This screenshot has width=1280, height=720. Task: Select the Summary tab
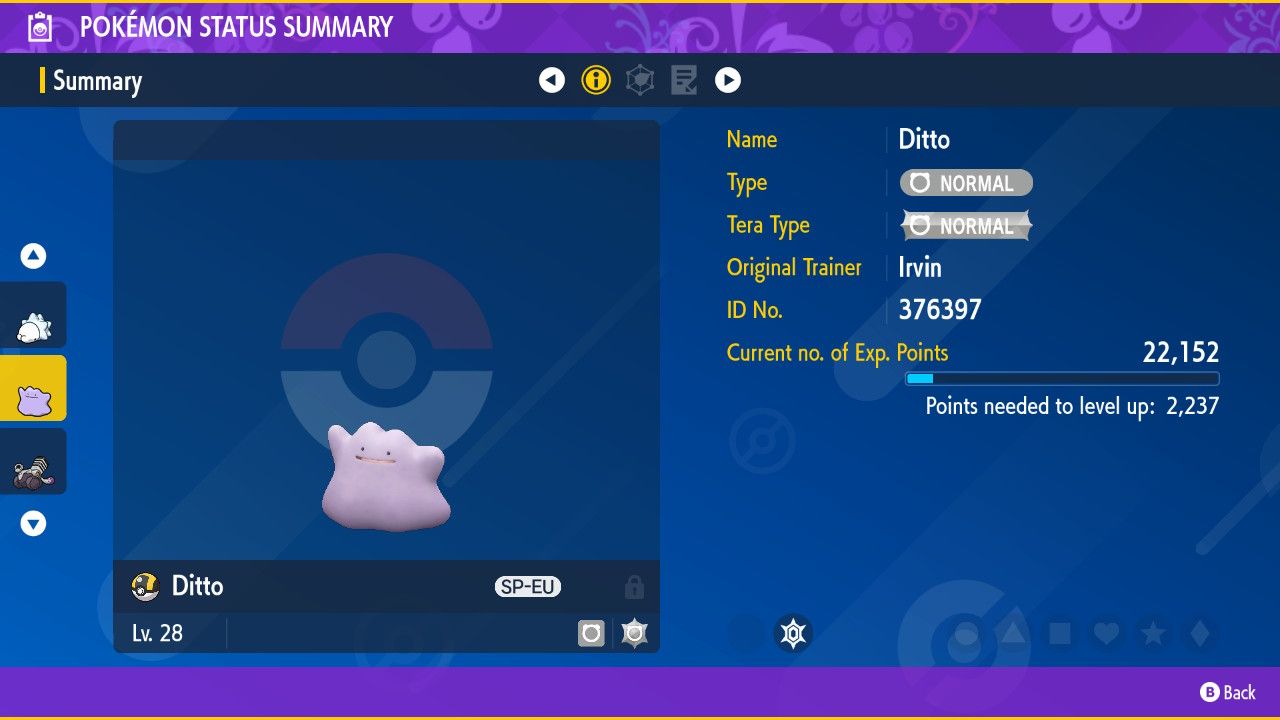(97, 80)
